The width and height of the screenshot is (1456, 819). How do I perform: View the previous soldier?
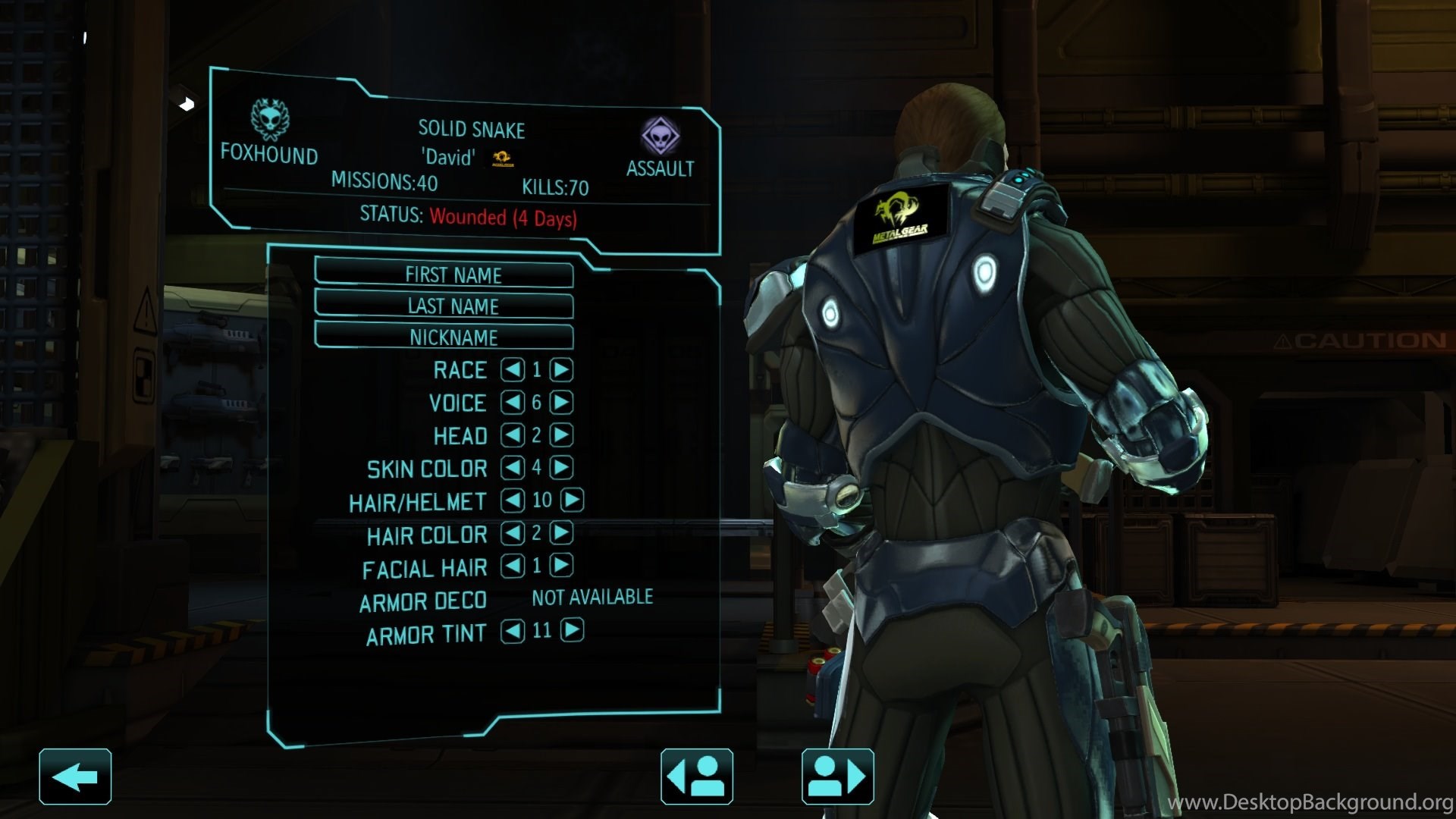(x=696, y=777)
